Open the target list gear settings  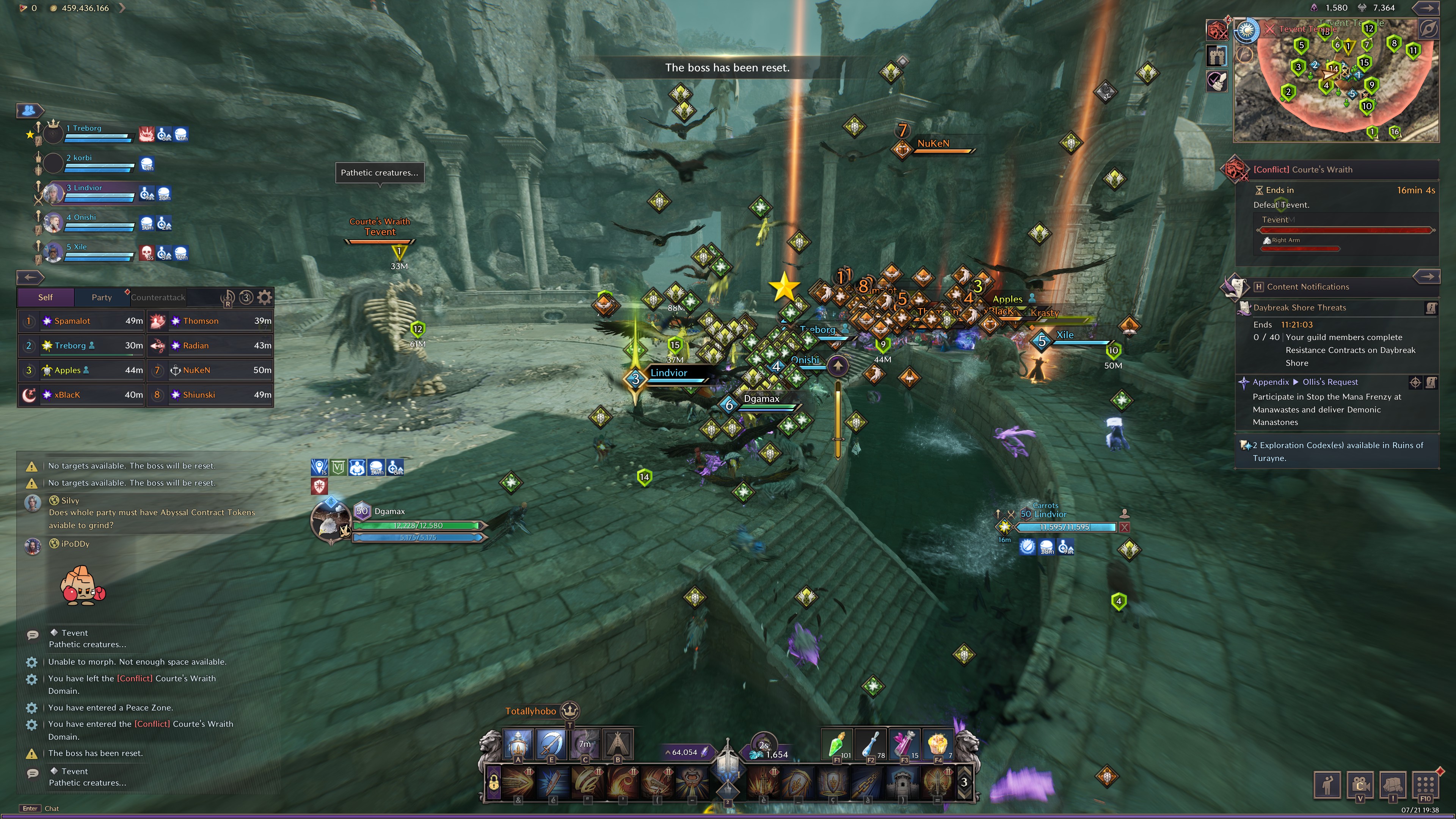point(265,297)
